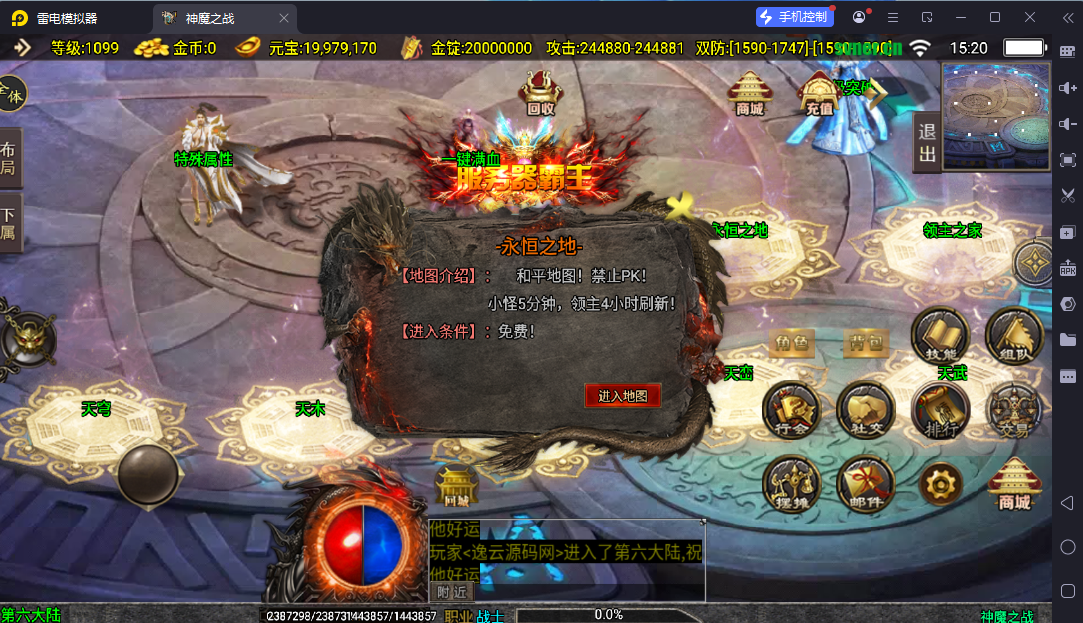The height and width of the screenshot is (623, 1083).
Task: Click the 退出 exit button
Action: pos(927,143)
